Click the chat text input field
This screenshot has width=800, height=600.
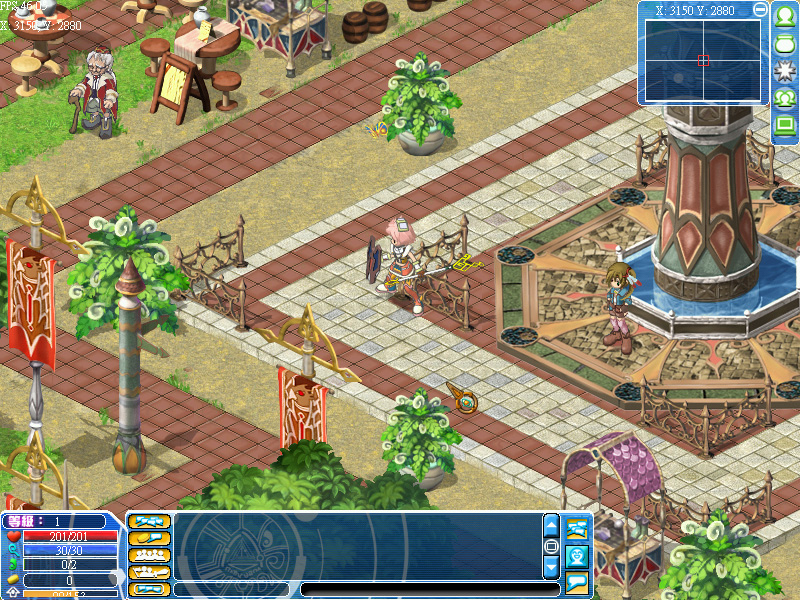(428, 590)
